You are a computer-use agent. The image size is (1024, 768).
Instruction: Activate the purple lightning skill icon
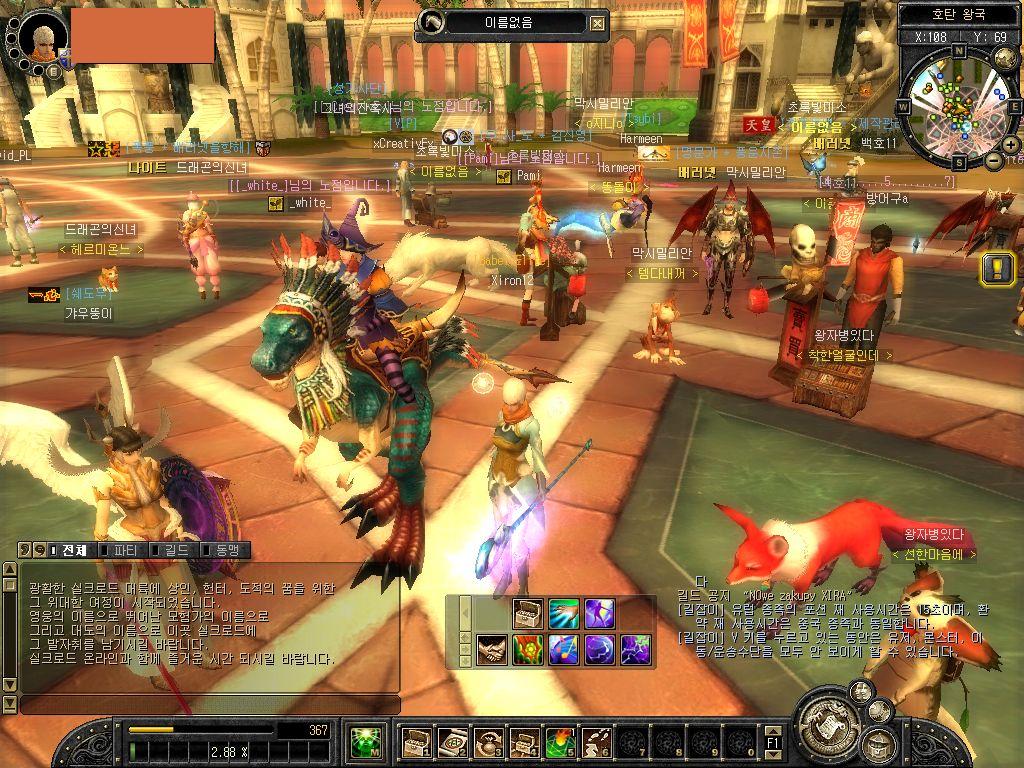coord(635,650)
